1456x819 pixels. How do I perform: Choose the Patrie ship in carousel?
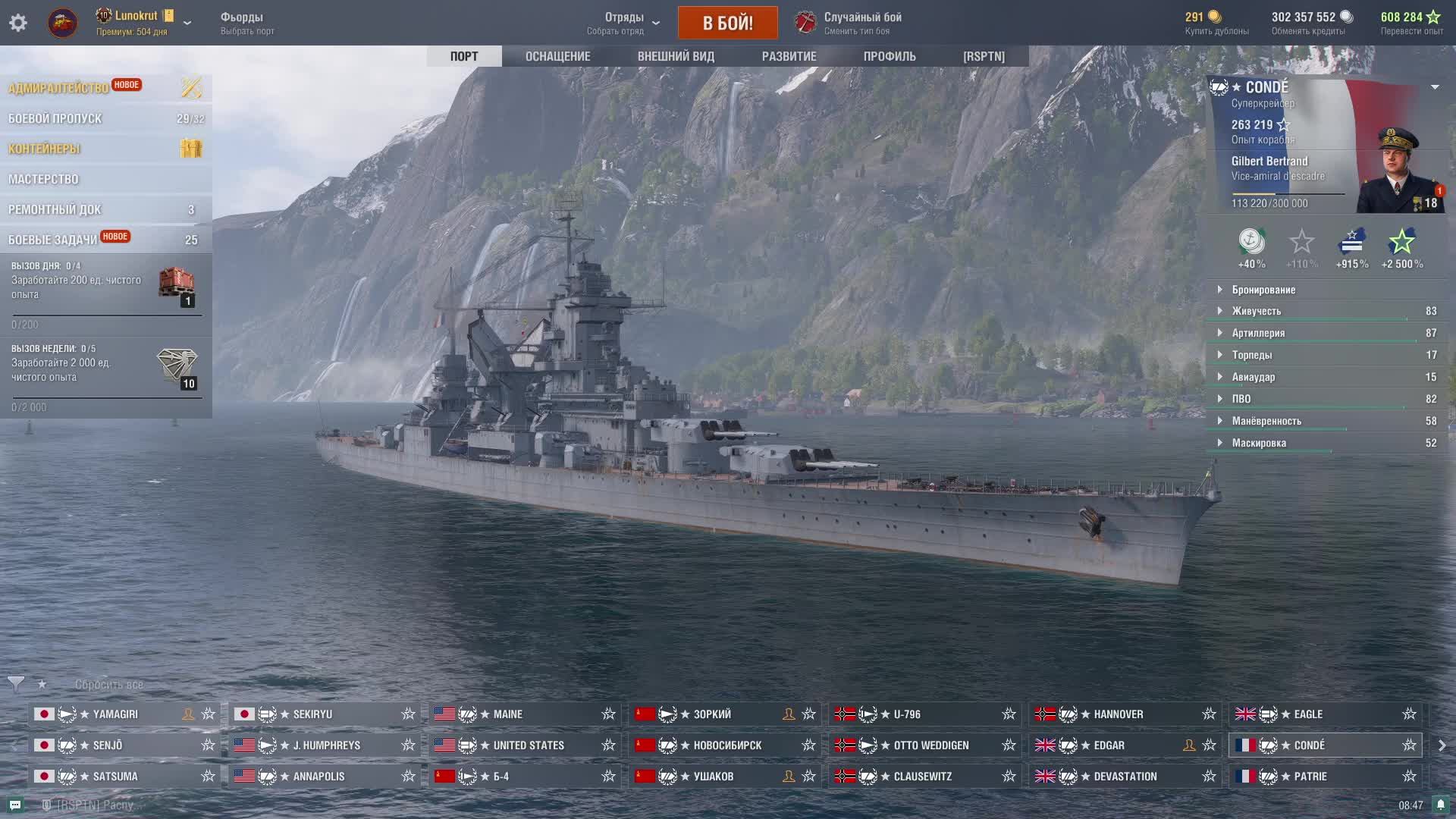point(1310,777)
